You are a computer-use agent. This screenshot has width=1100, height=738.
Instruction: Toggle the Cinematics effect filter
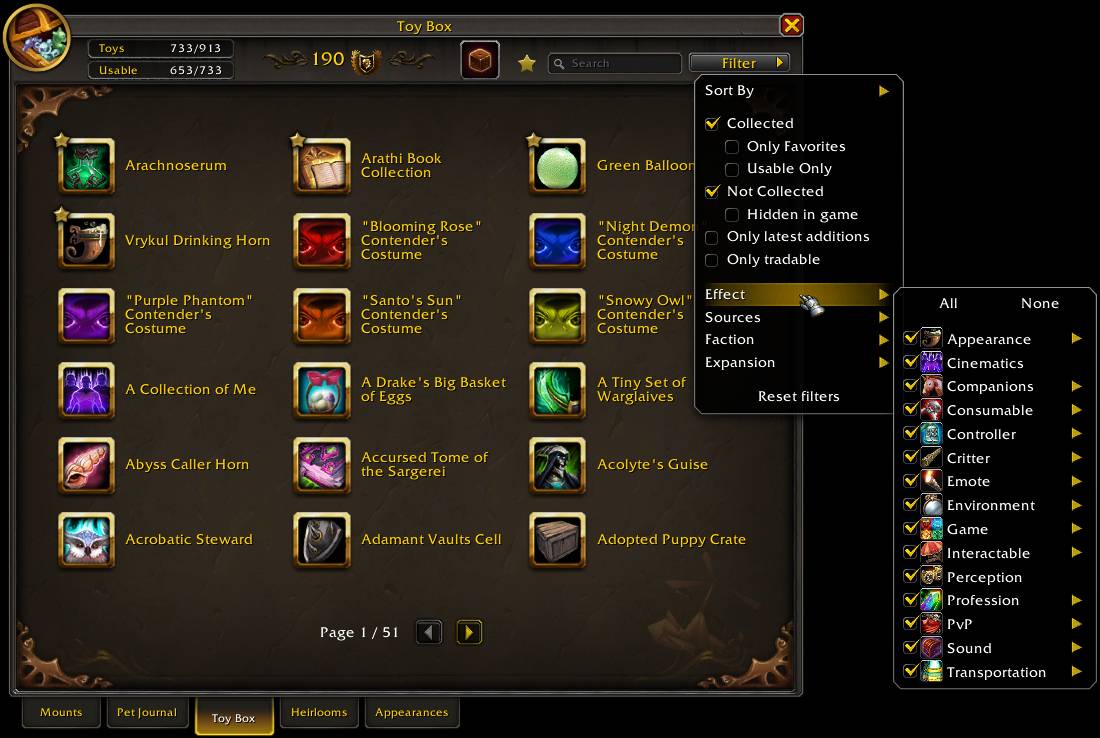[910, 363]
